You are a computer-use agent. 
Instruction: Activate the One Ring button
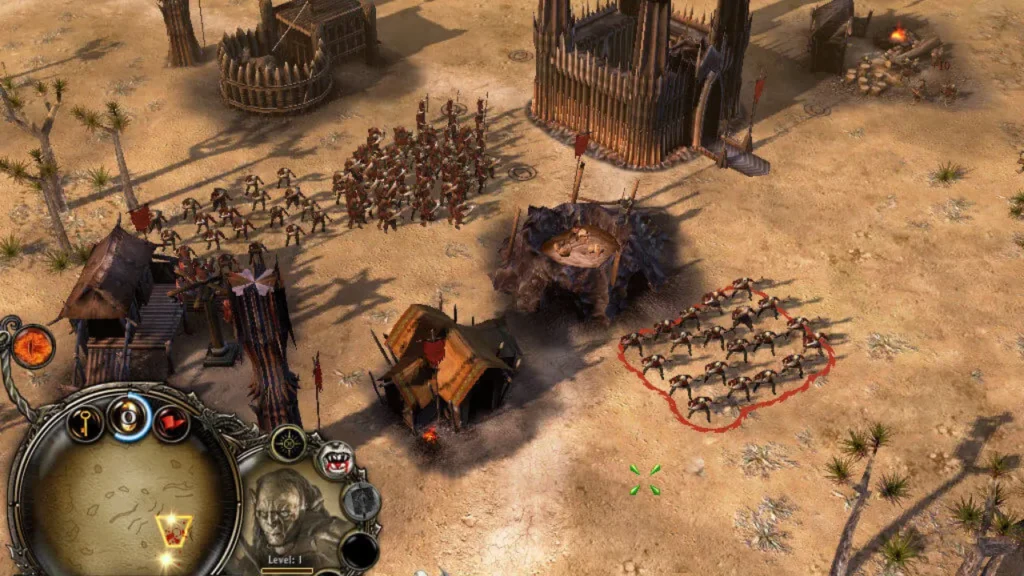coord(129,416)
